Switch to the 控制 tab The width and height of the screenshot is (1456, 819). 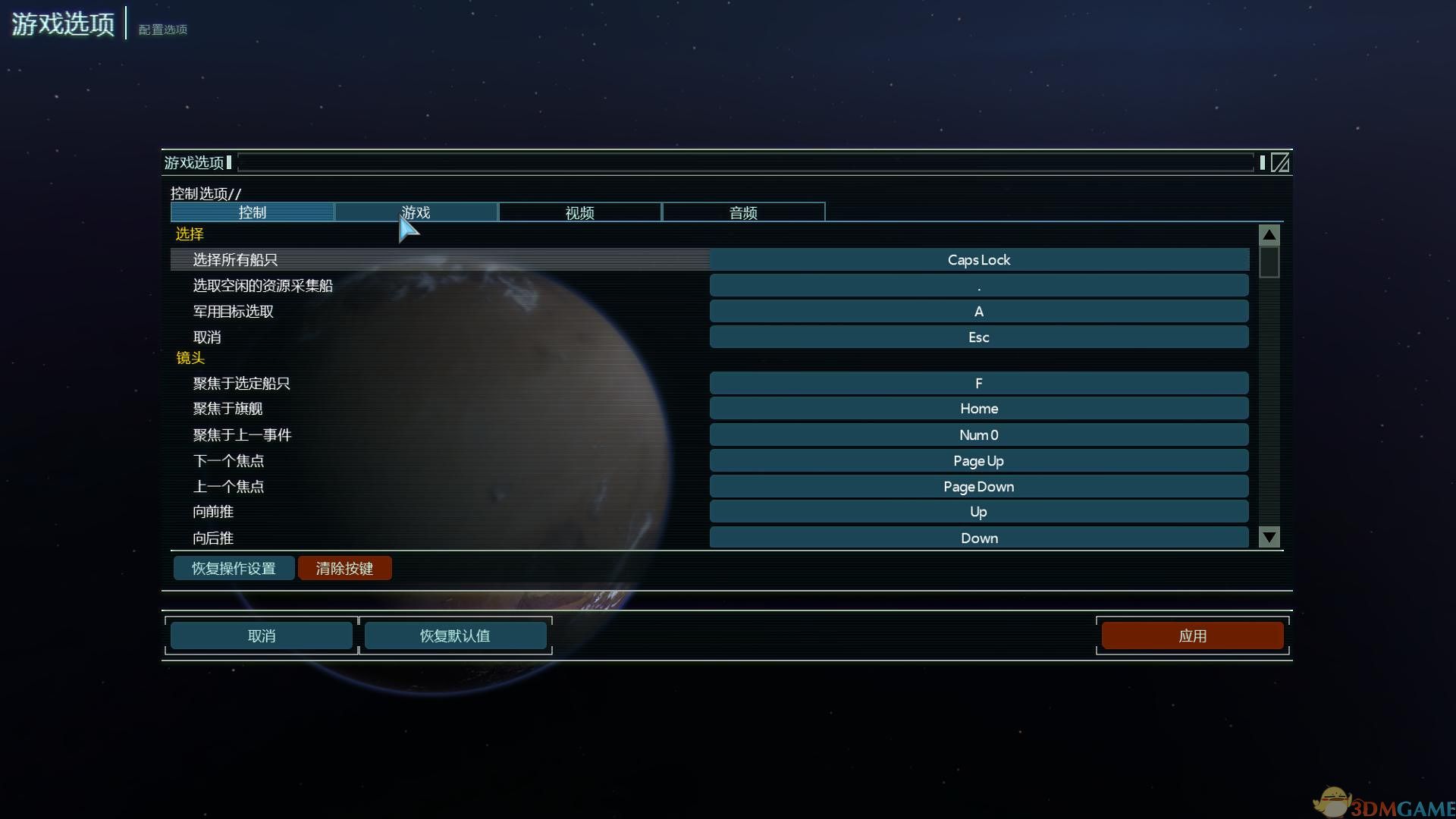click(x=252, y=212)
